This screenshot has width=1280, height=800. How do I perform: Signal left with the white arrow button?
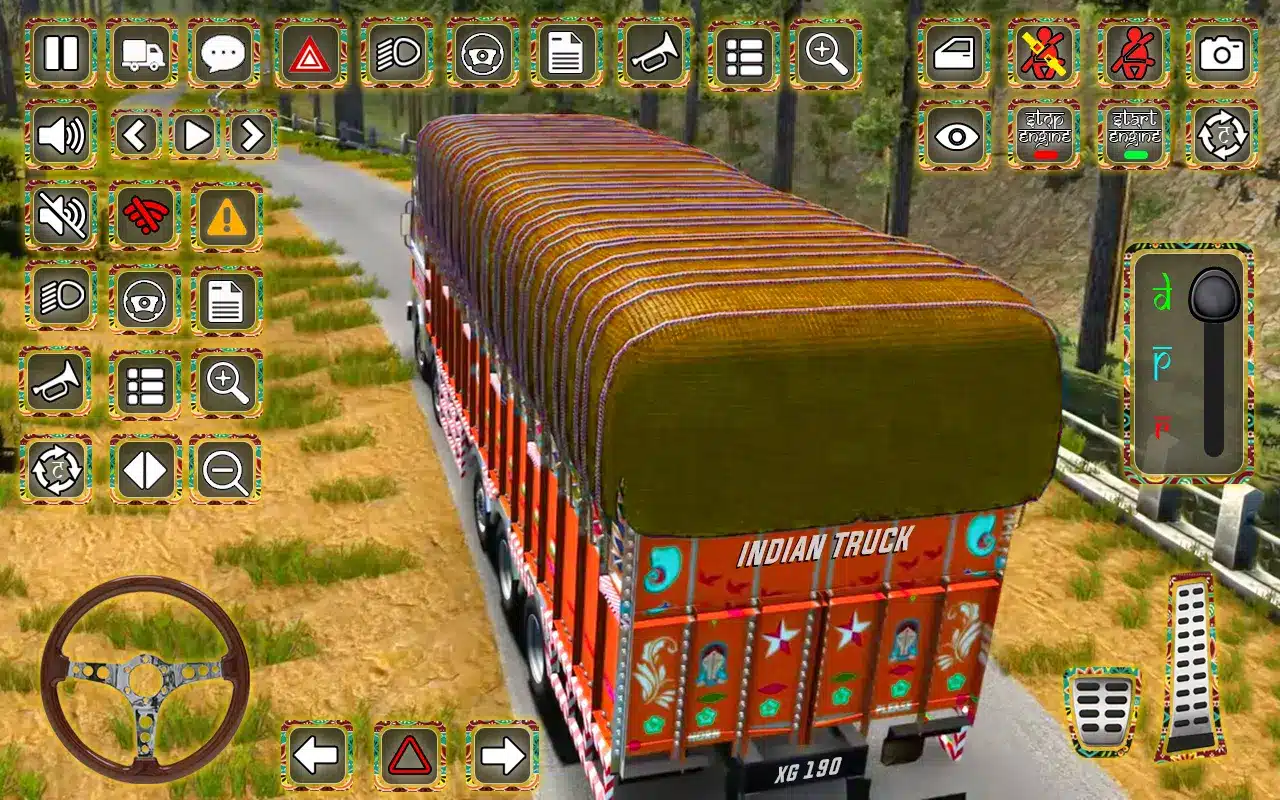coord(317,756)
